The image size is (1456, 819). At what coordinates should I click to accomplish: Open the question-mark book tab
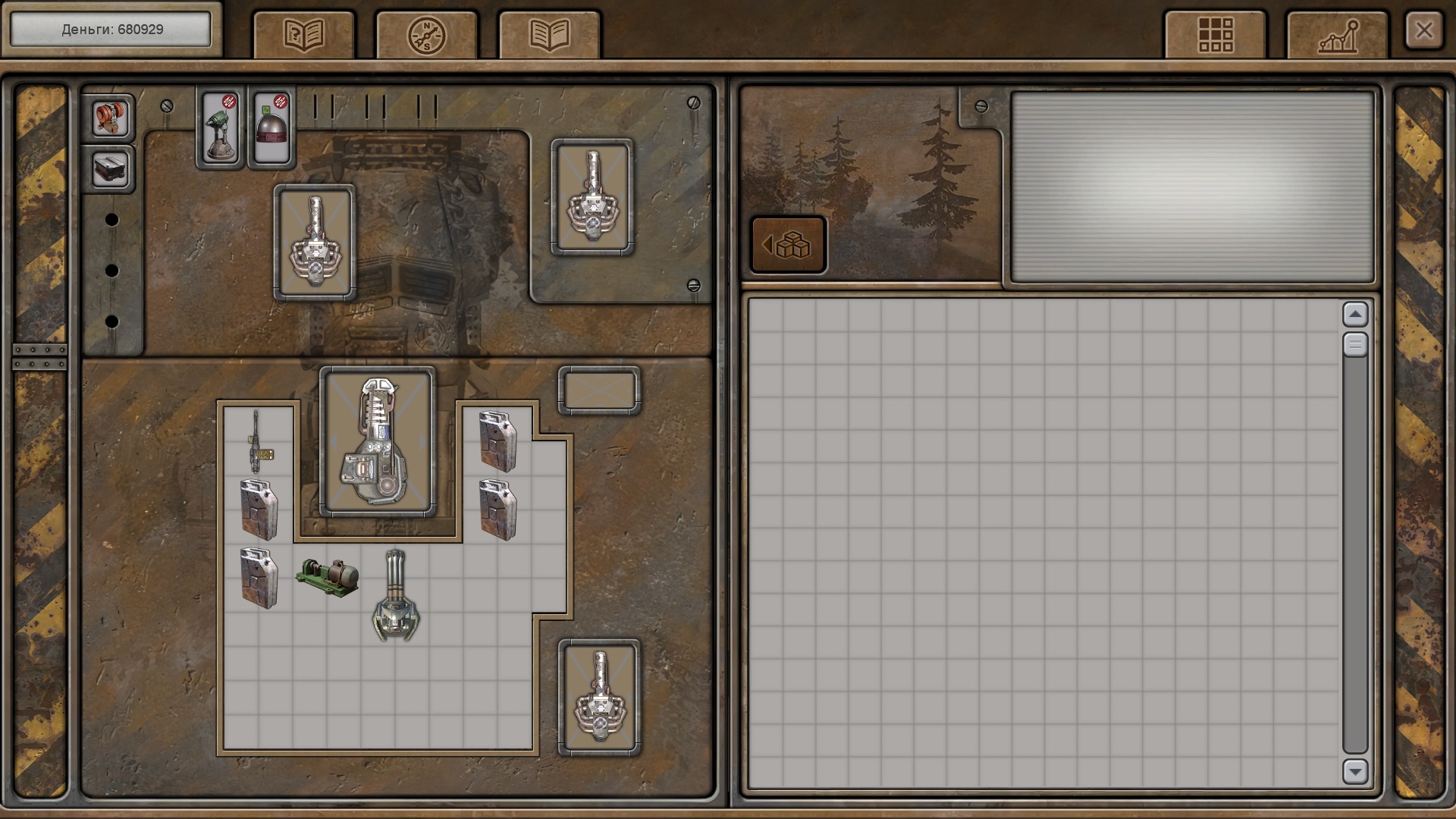[303, 35]
